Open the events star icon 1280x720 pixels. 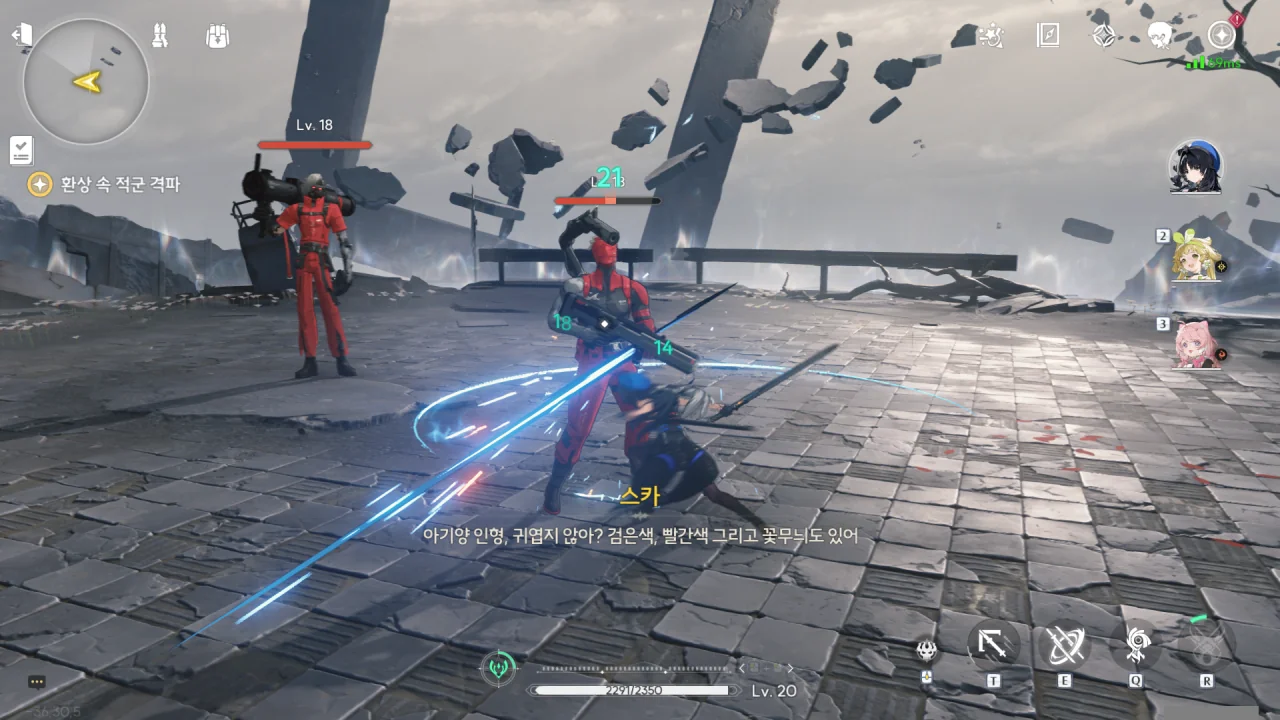point(990,36)
